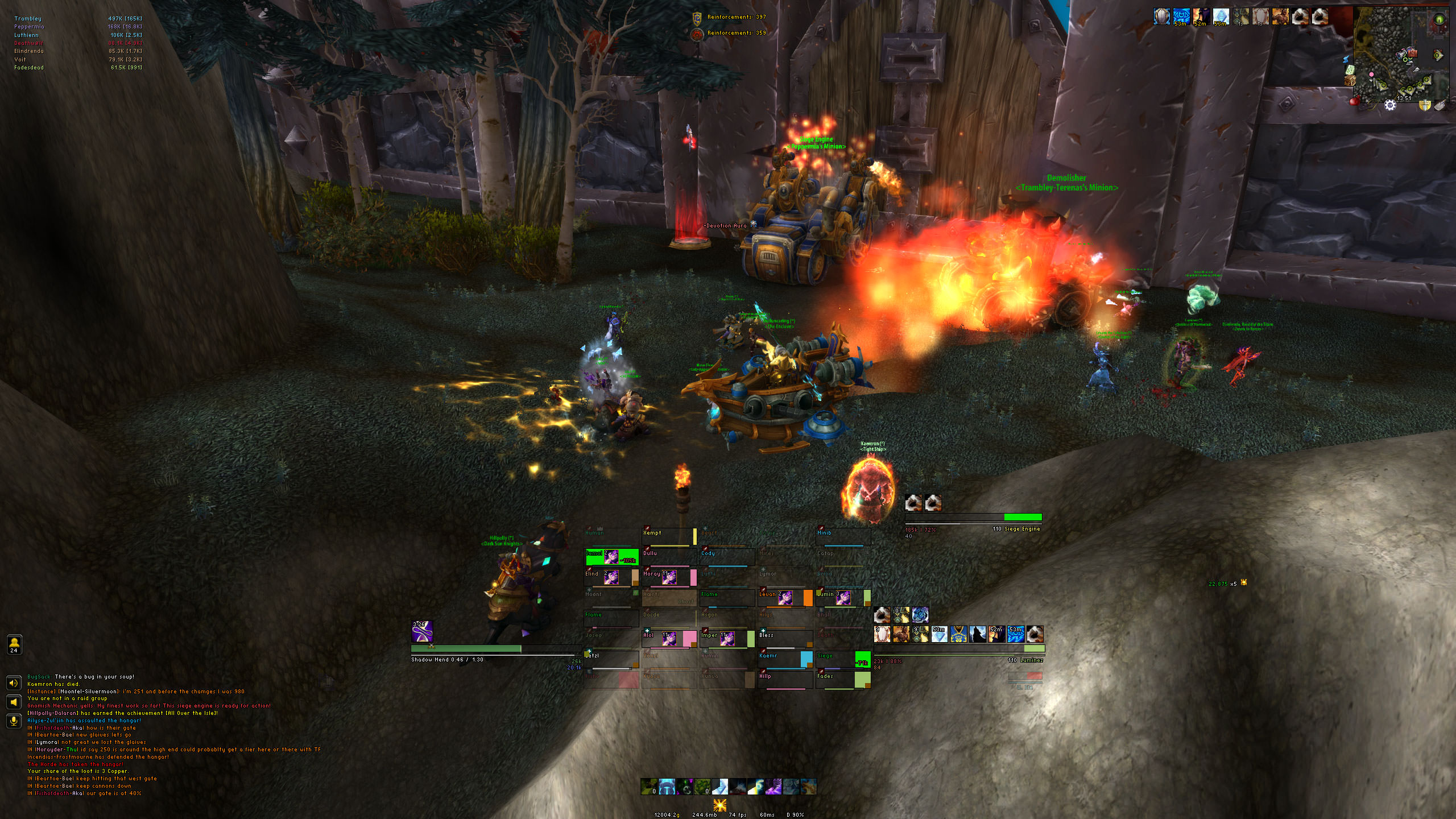Viewport: 1456px width, 819px height.
Task: Click the Power Word: Shield buff icon
Action: 1161,16
